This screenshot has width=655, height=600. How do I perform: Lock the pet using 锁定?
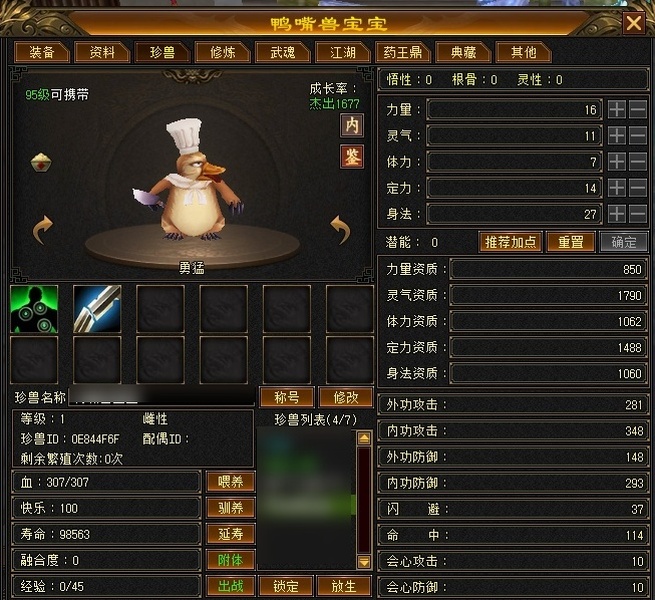(x=286, y=586)
